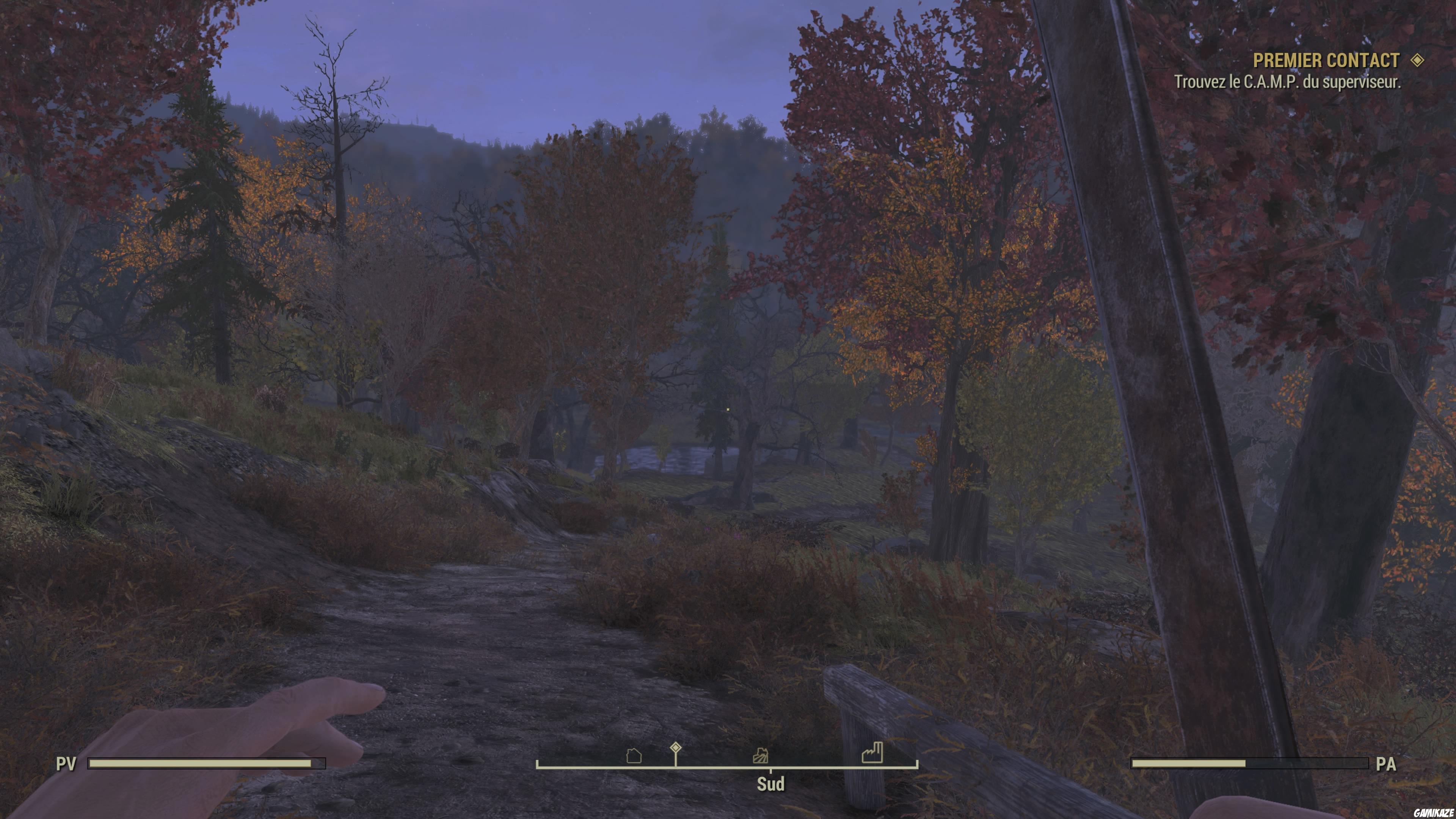Click the quest signpost marker above the compass line
The width and height of the screenshot is (1456, 819).
[676, 749]
